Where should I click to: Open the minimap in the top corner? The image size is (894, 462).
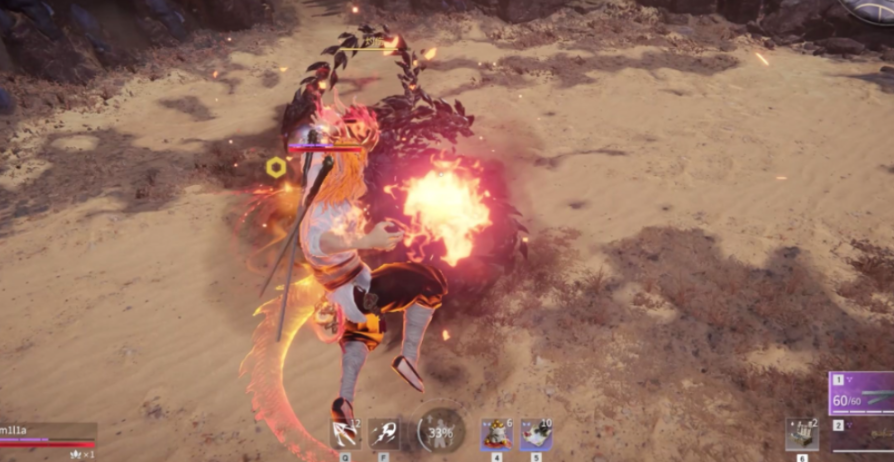pos(872,10)
